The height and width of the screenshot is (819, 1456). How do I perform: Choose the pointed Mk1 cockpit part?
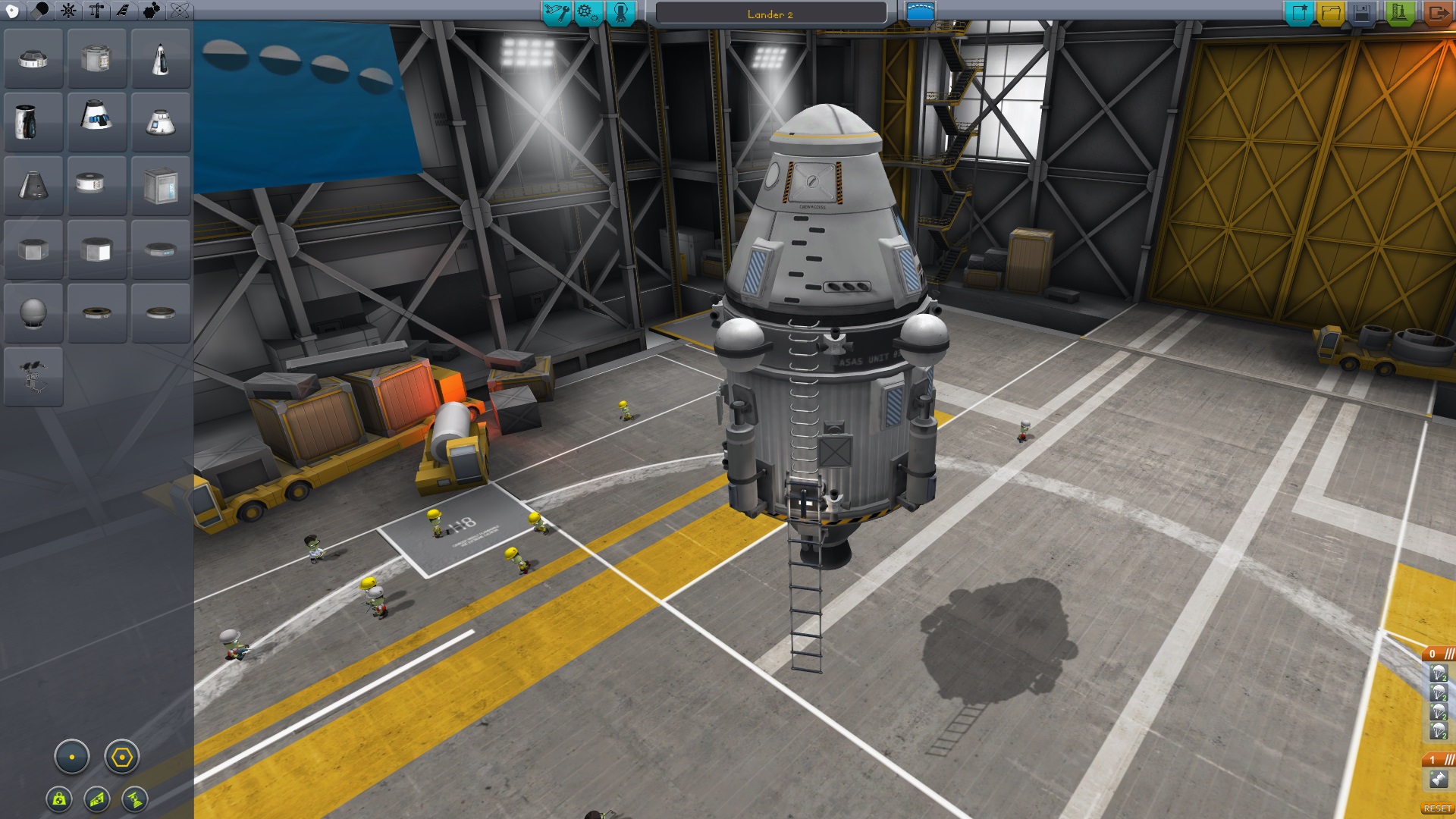(160, 58)
